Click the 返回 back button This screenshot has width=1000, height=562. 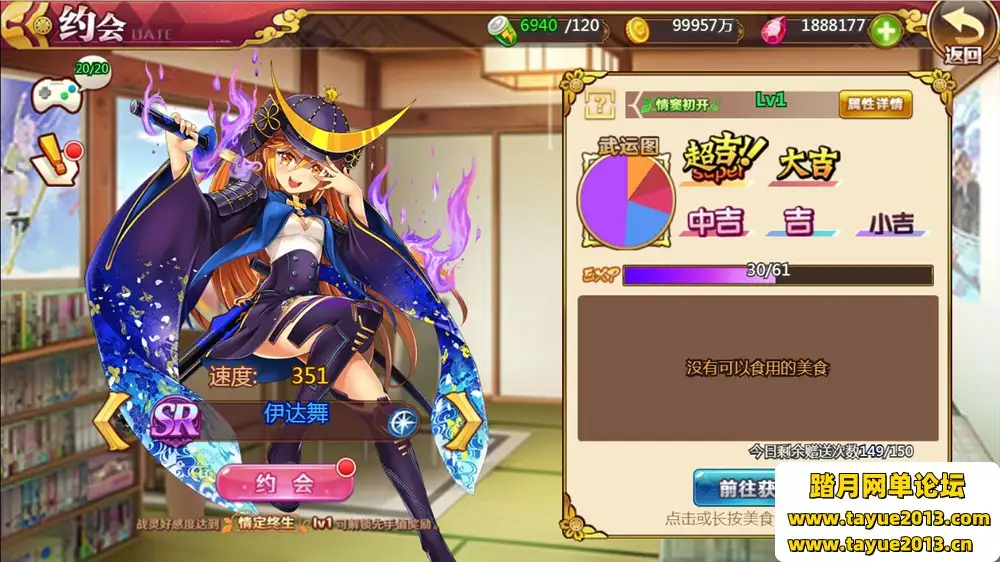[961, 33]
